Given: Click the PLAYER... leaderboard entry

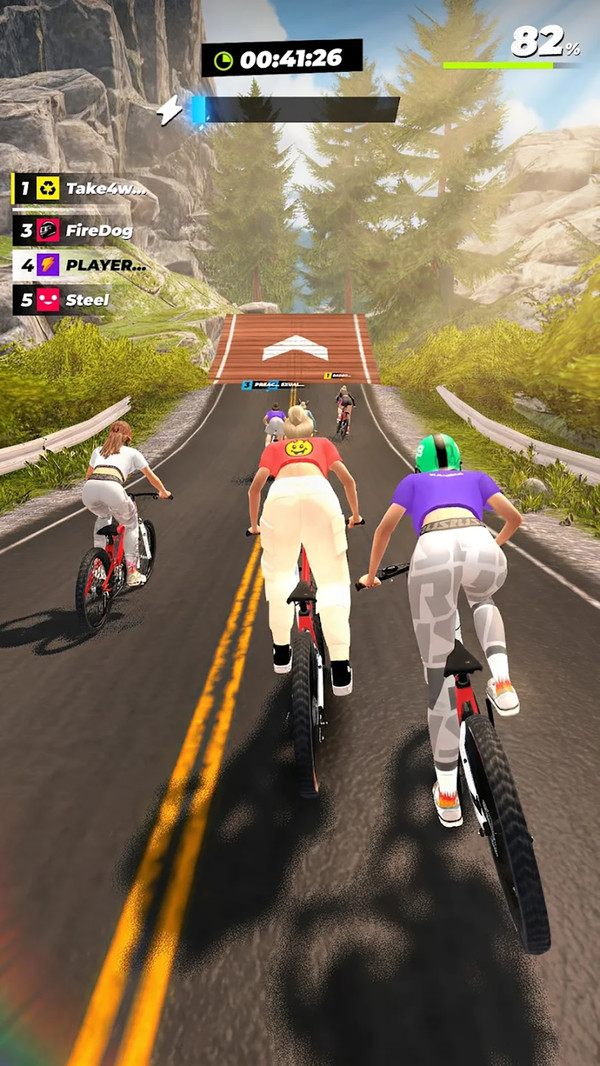Looking at the screenshot, I should pos(80,265).
